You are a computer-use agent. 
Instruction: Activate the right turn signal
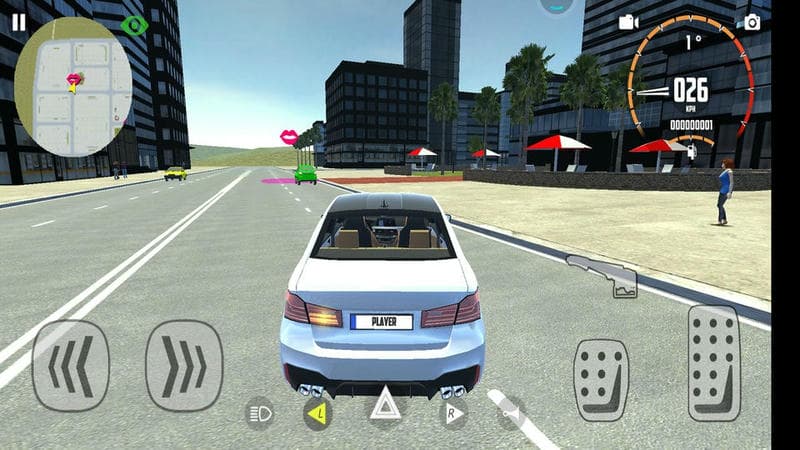click(453, 412)
